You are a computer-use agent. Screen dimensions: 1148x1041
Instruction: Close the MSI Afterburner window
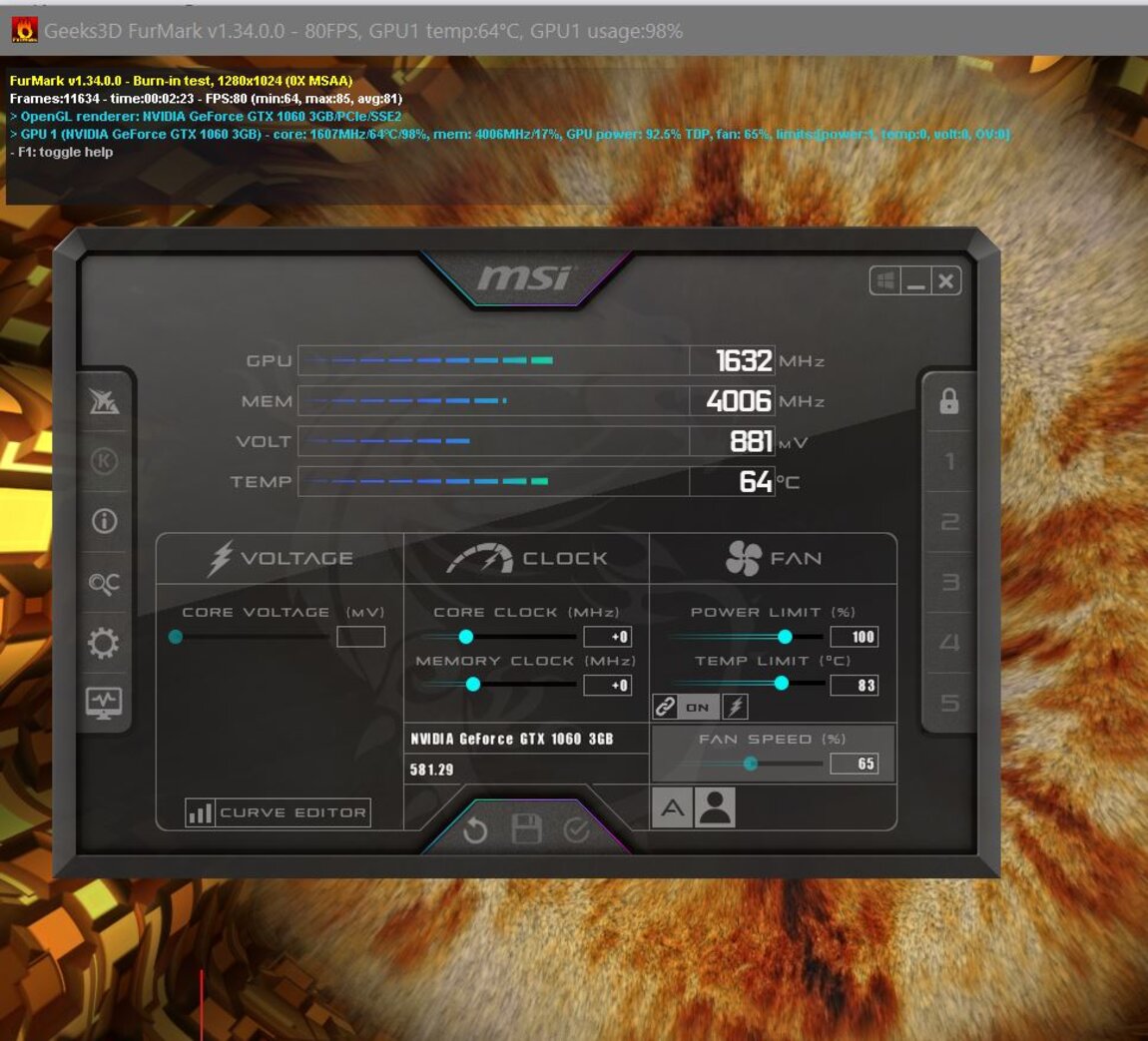coord(945,281)
